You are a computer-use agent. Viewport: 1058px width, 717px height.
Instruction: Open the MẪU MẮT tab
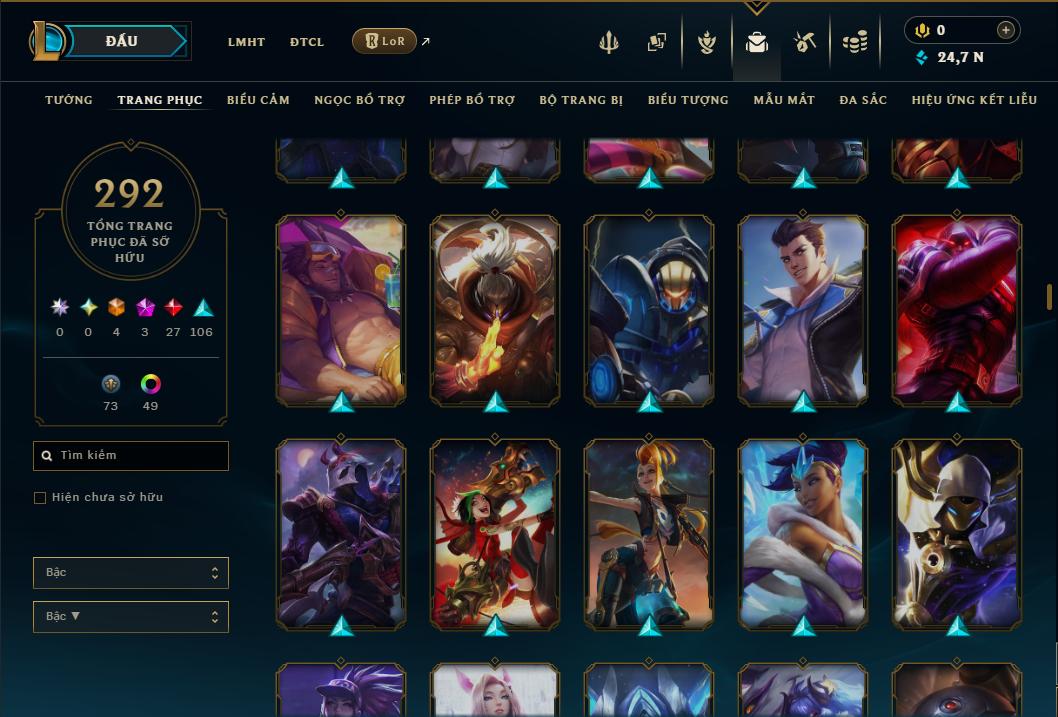tap(784, 100)
